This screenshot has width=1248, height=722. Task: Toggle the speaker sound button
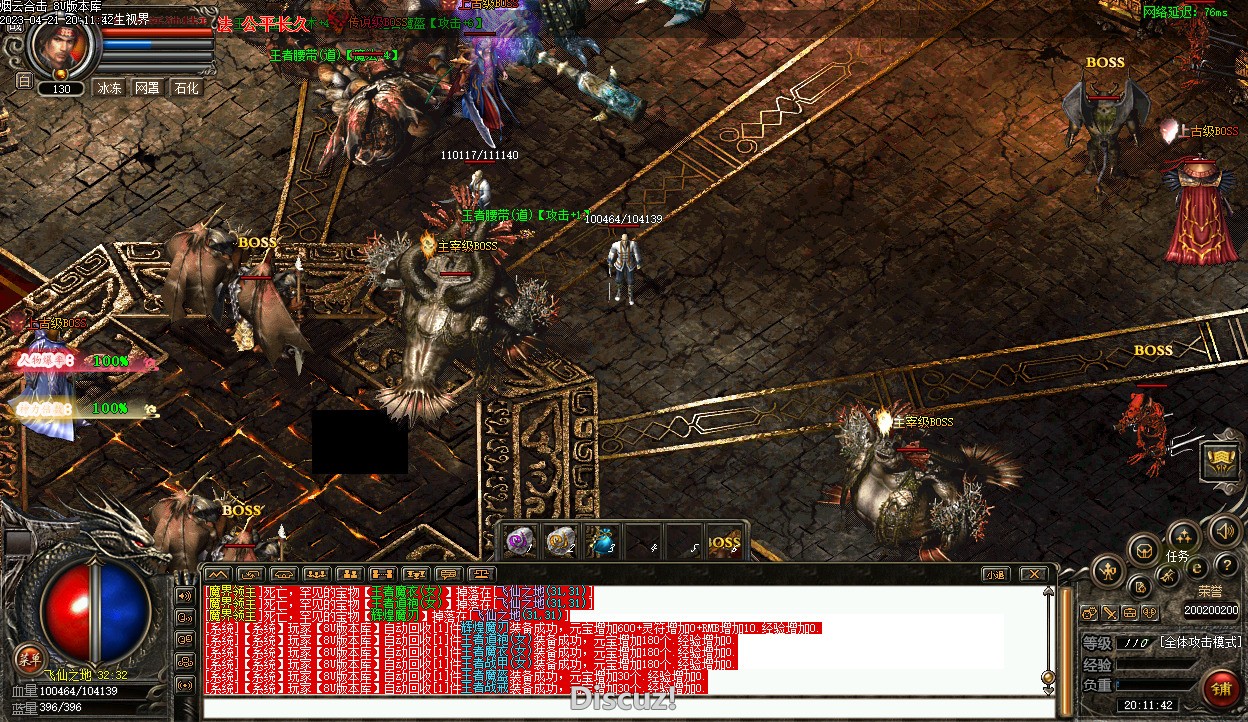coord(1224,531)
